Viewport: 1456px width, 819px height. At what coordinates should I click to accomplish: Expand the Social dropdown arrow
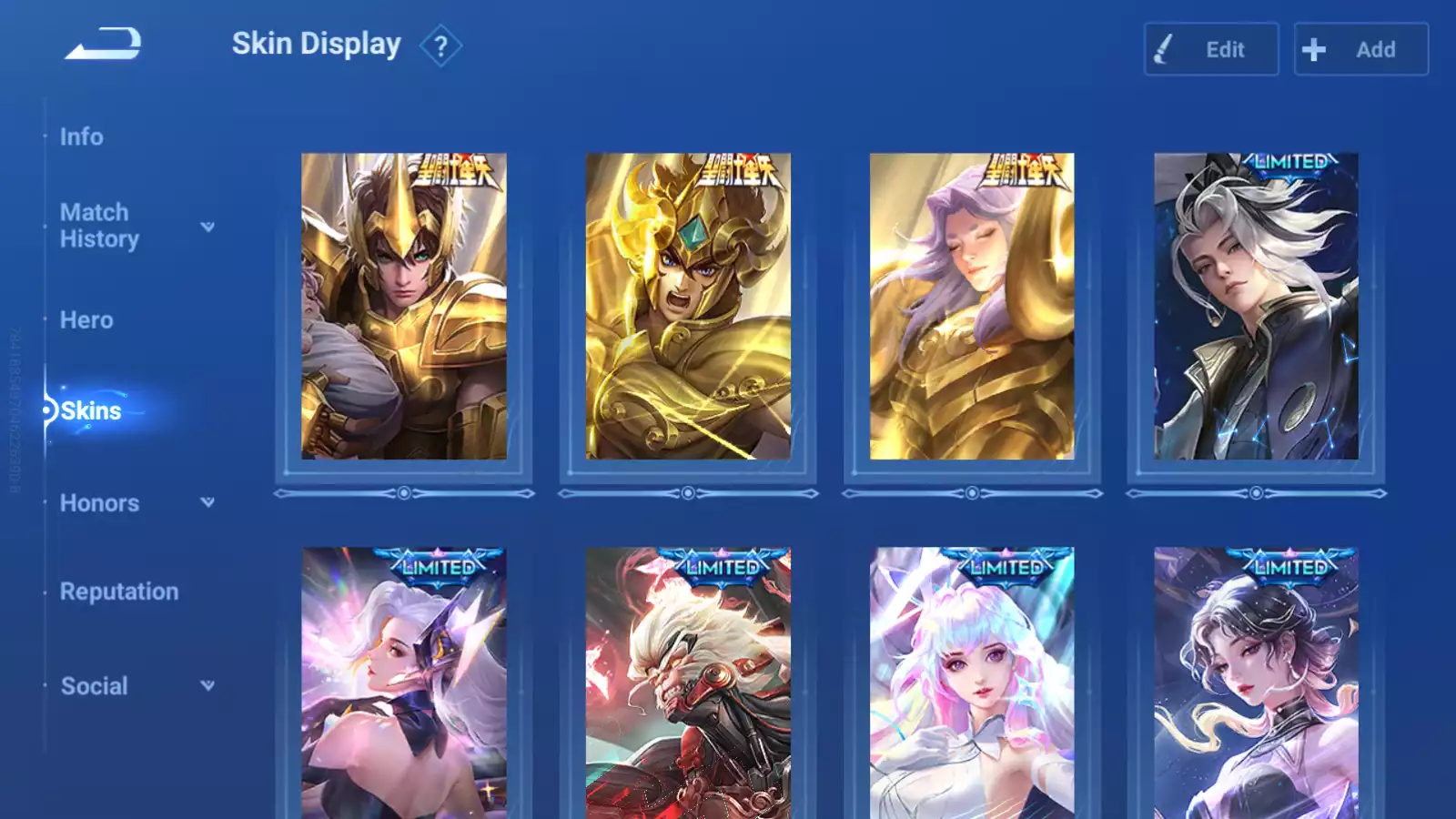click(x=207, y=685)
